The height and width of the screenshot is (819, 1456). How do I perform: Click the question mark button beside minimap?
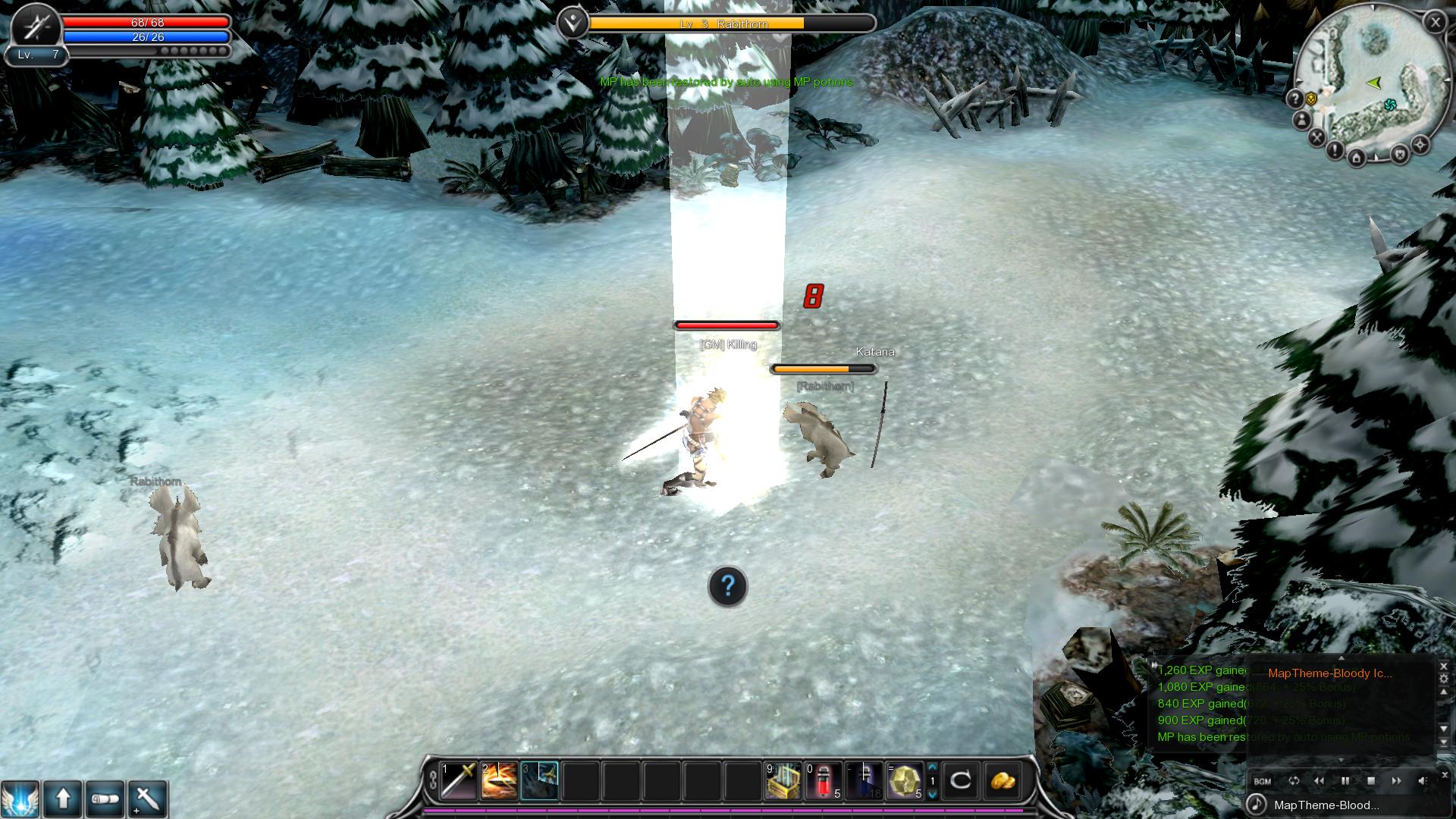pos(1294,99)
